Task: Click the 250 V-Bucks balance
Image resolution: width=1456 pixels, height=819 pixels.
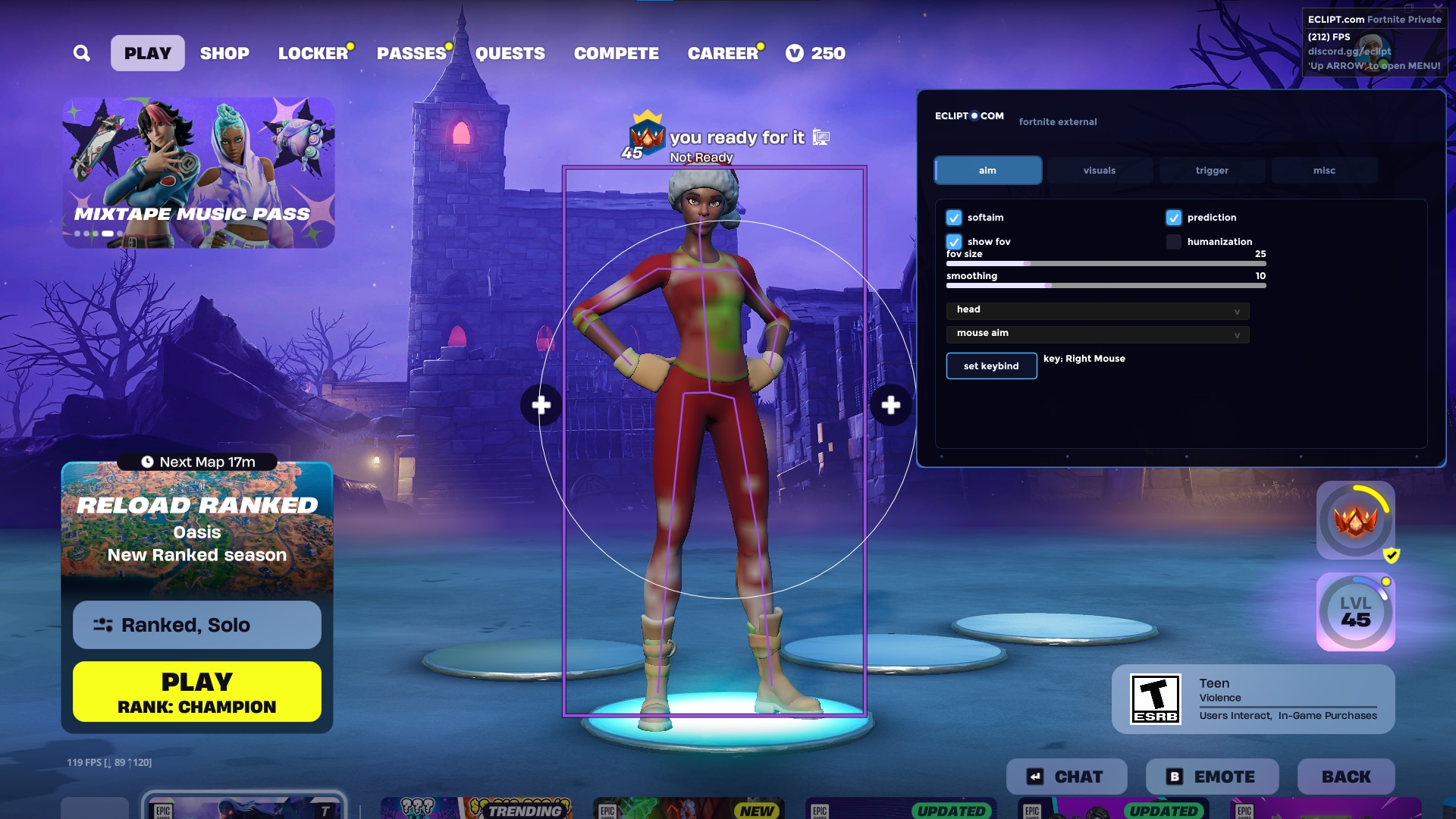Action: pyautogui.click(x=816, y=53)
